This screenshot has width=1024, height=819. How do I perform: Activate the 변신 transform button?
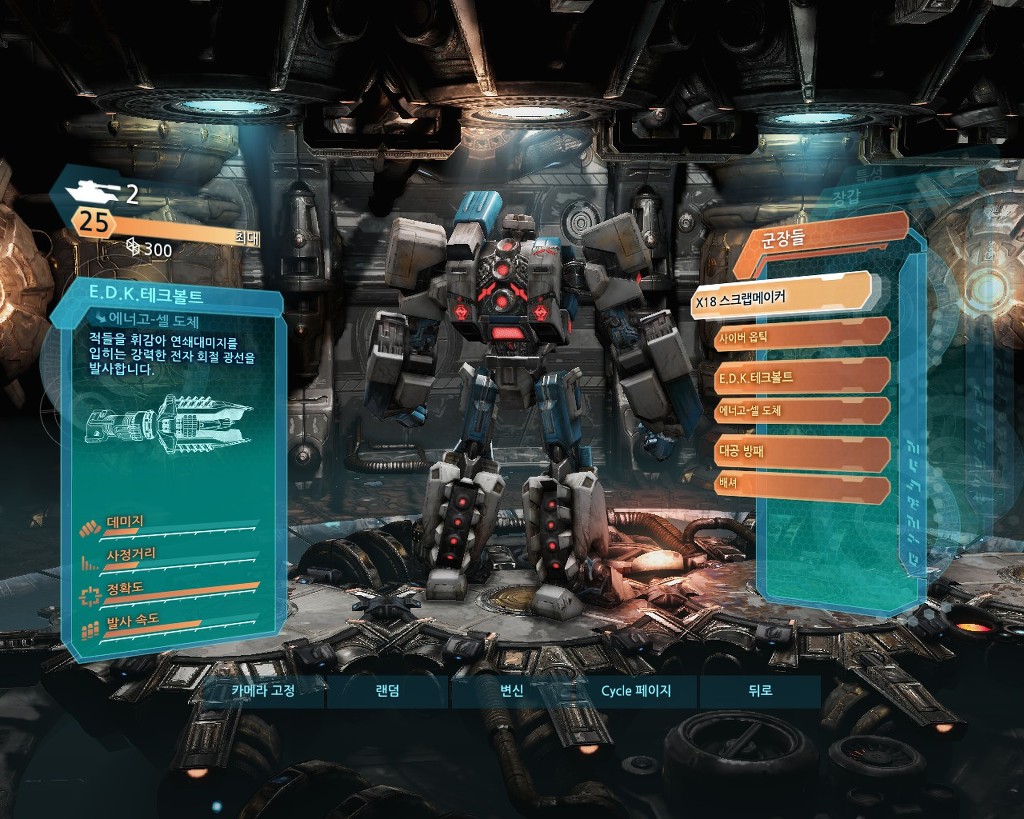(512, 691)
